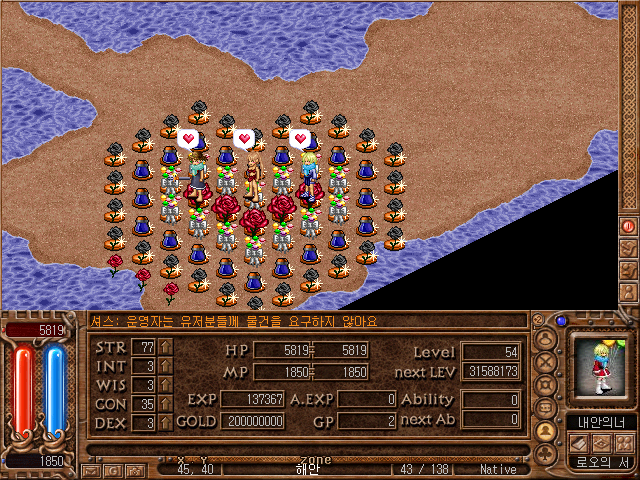Activate the highlighted person bust button

(546, 430)
